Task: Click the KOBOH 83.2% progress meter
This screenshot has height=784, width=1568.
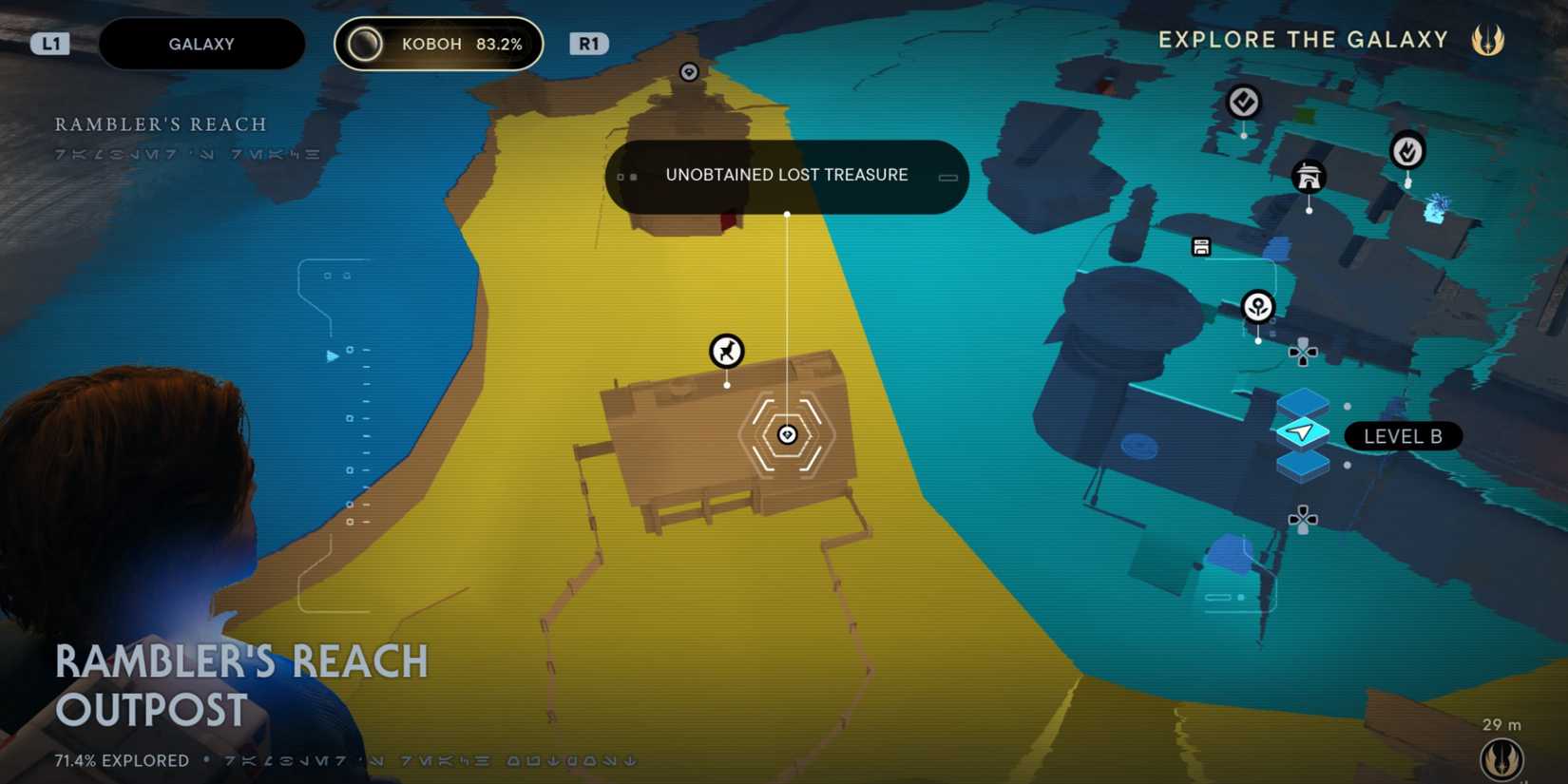Action: pyautogui.click(x=438, y=43)
